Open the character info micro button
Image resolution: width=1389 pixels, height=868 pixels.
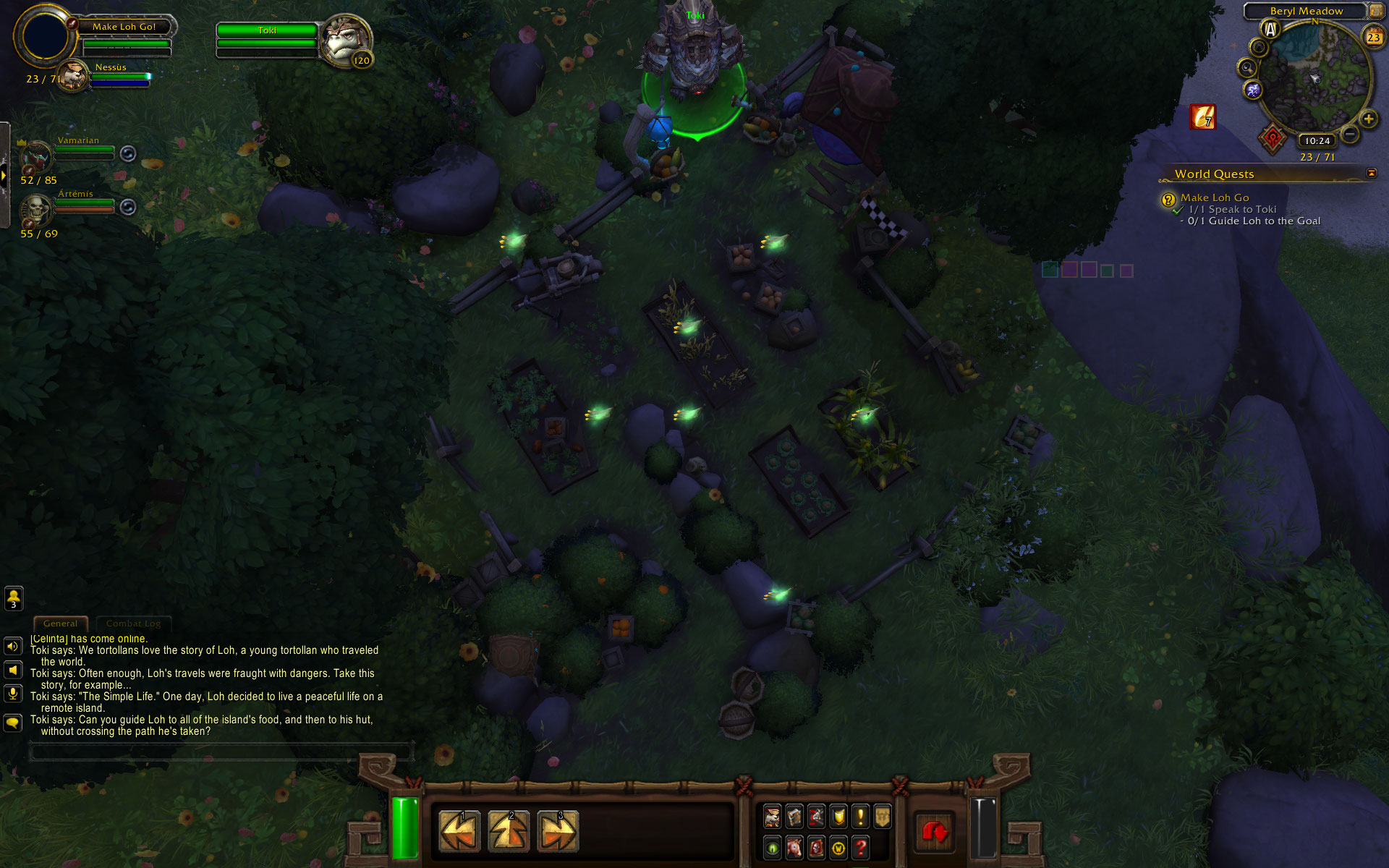772,817
